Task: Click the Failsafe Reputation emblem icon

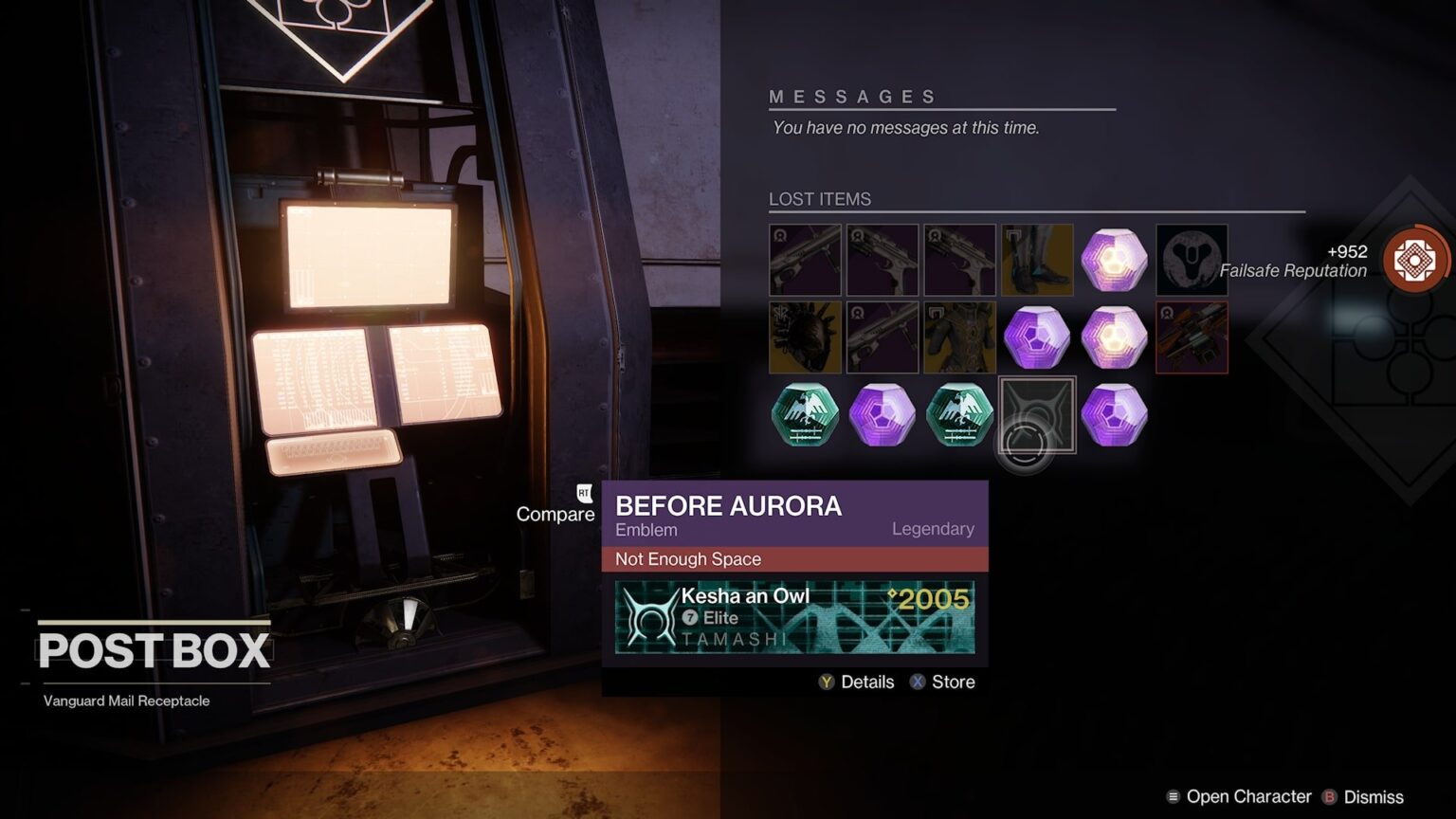Action: (1413, 259)
